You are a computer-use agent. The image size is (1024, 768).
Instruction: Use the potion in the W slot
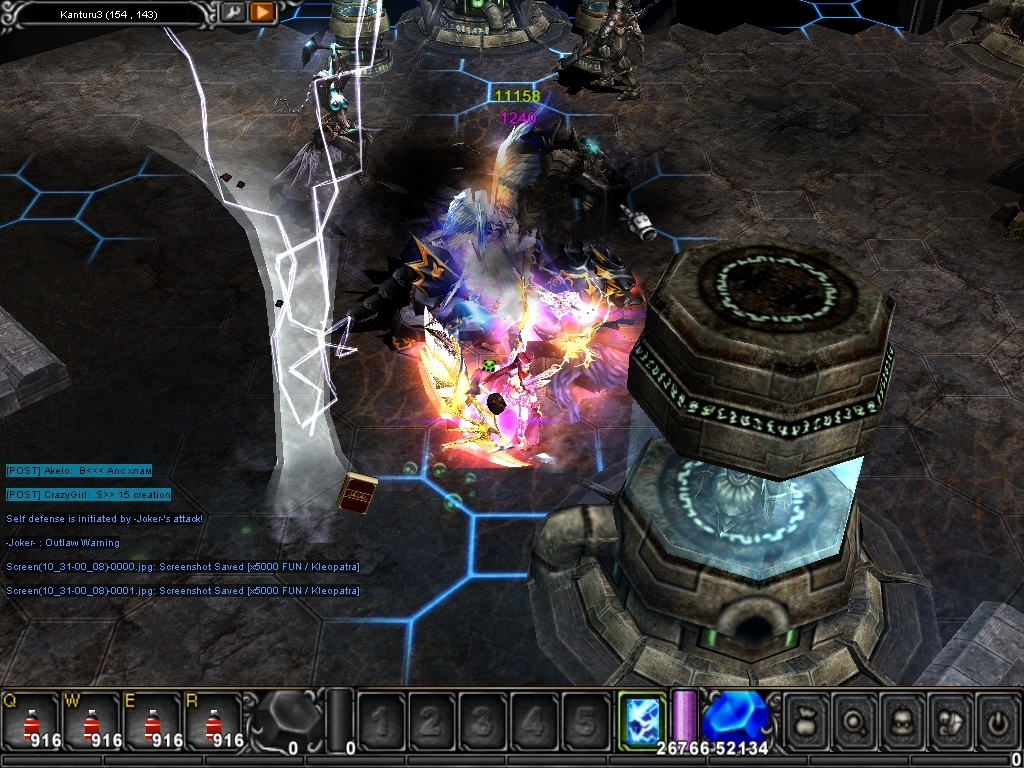(x=91, y=722)
